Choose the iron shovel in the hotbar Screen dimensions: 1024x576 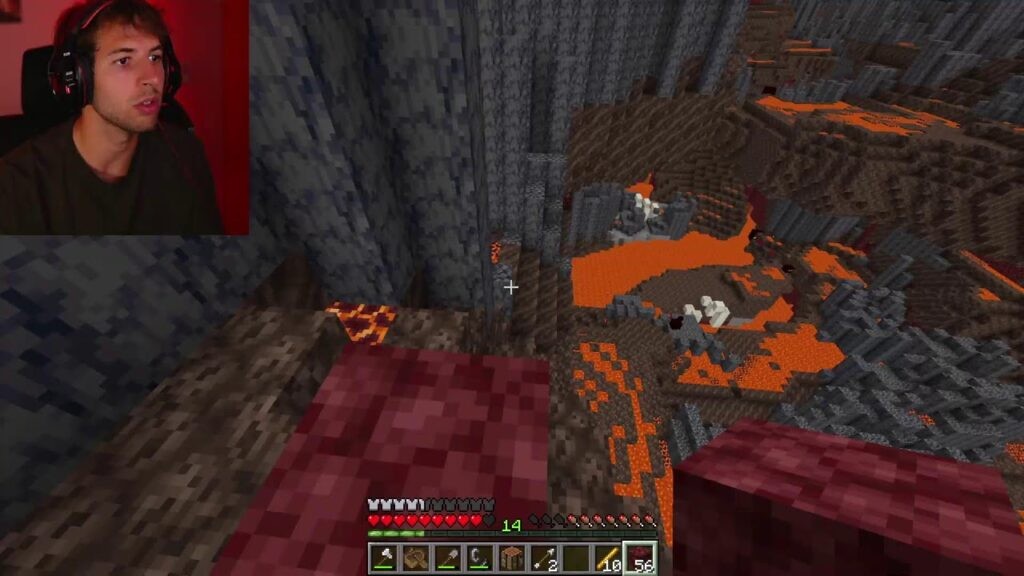click(448, 558)
